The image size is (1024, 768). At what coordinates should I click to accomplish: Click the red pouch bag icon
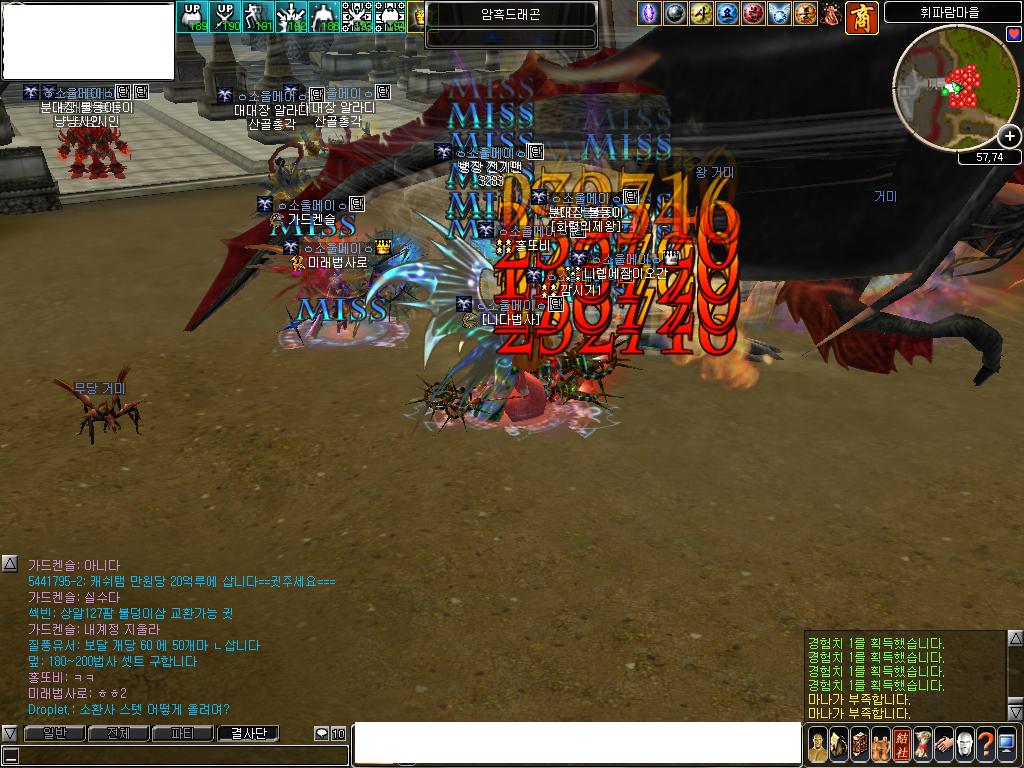832,14
